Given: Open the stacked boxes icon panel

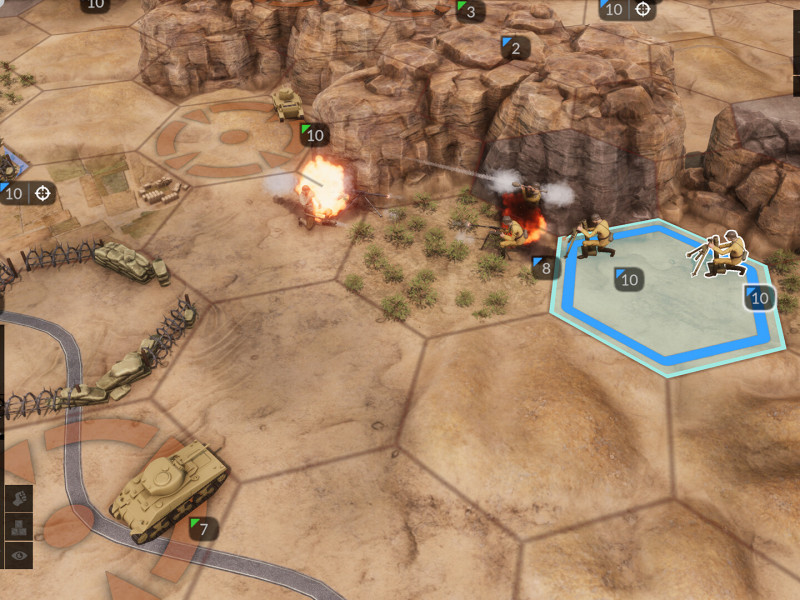Looking at the screenshot, I should [18, 527].
